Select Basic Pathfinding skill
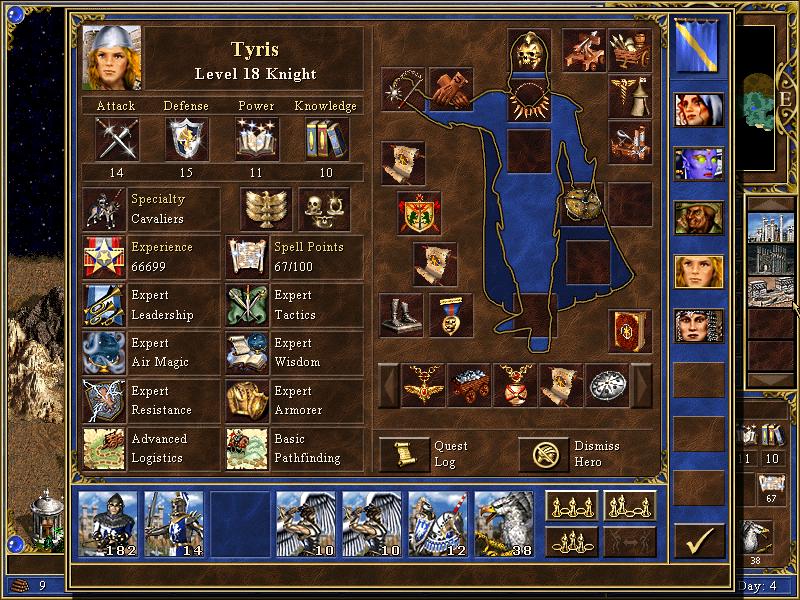Image resolution: width=800 pixels, height=600 pixels. (247, 449)
